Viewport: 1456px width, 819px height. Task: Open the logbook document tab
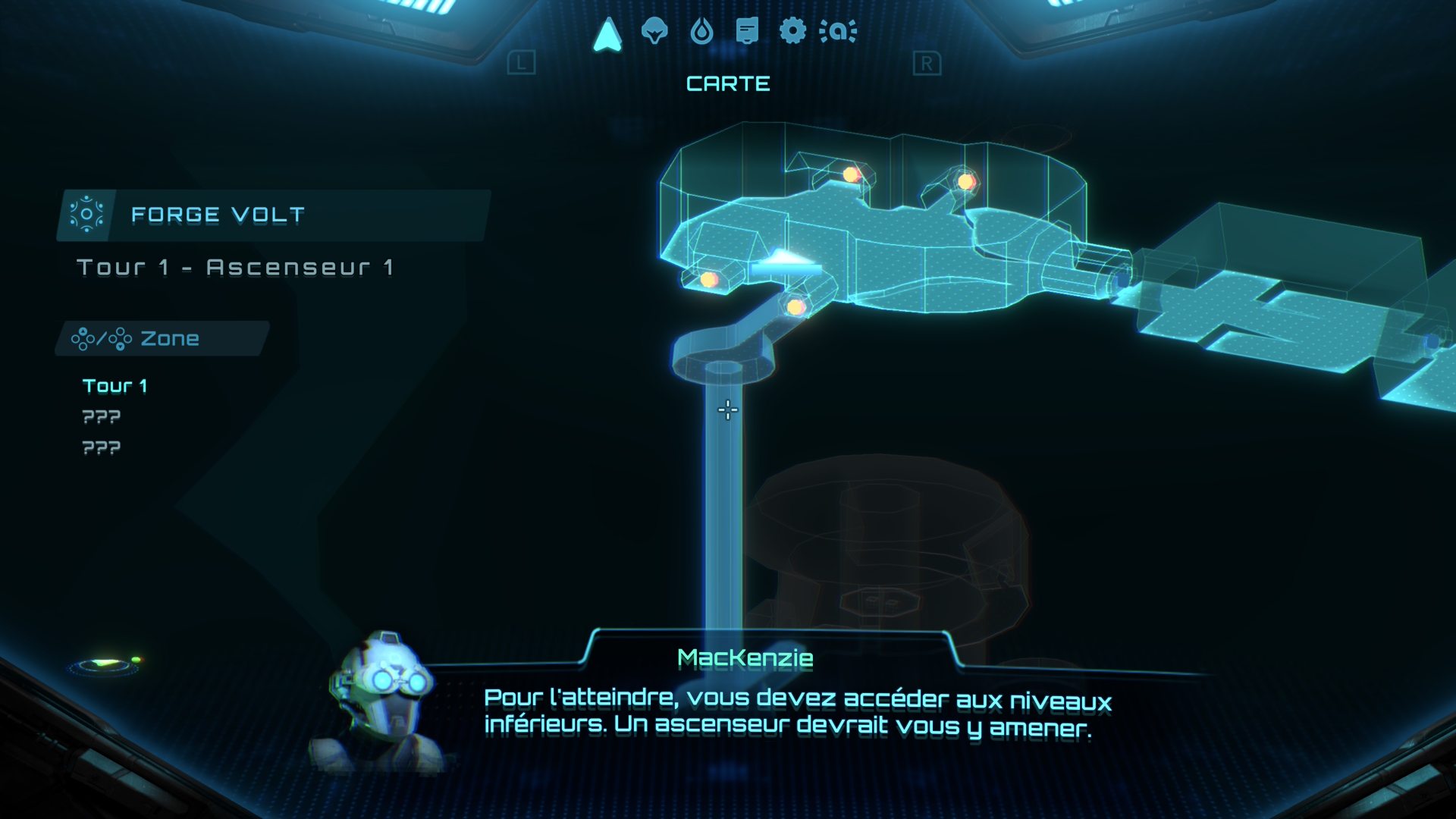tap(747, 31)
